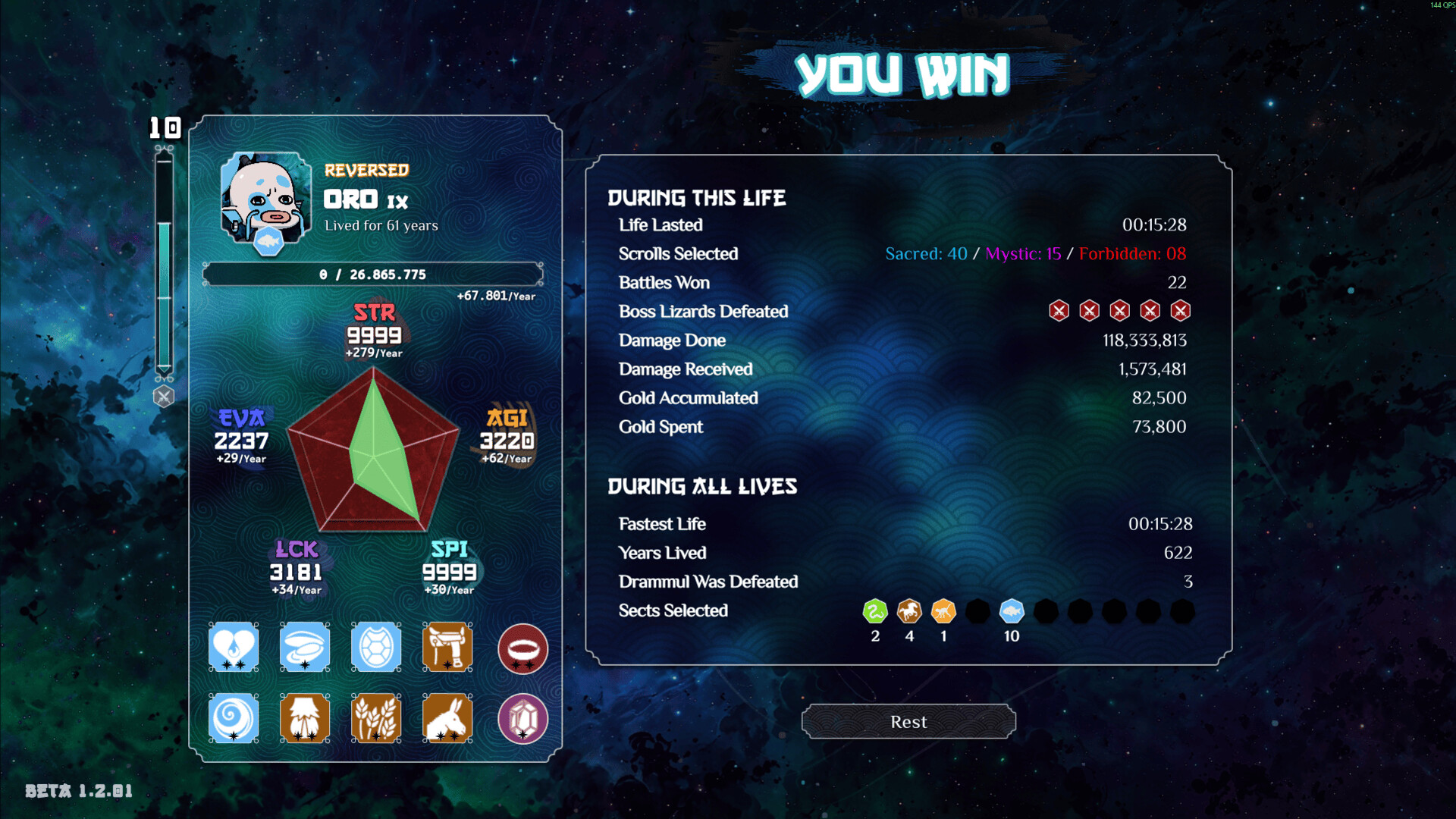The image size is (1456, 819).
Task: Click the Rest button
Action: click(x=908, y=721)
